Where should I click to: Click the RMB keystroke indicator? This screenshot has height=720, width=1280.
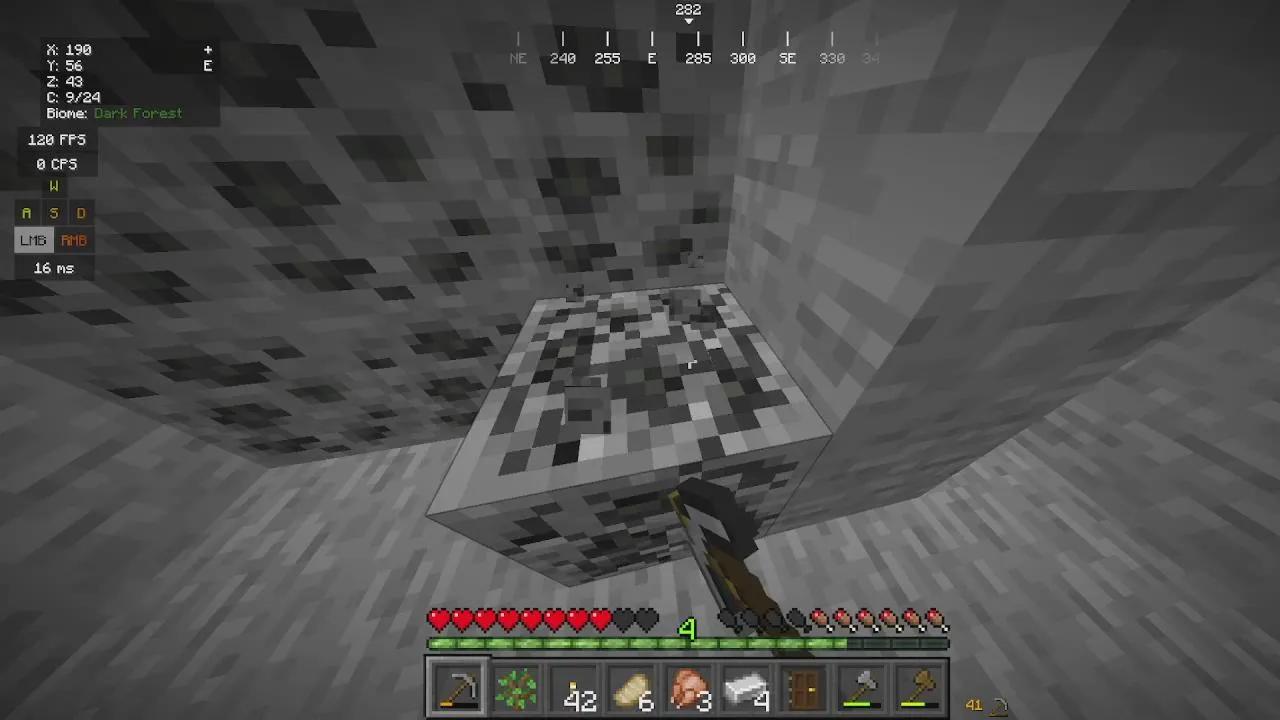click(74, 240)
